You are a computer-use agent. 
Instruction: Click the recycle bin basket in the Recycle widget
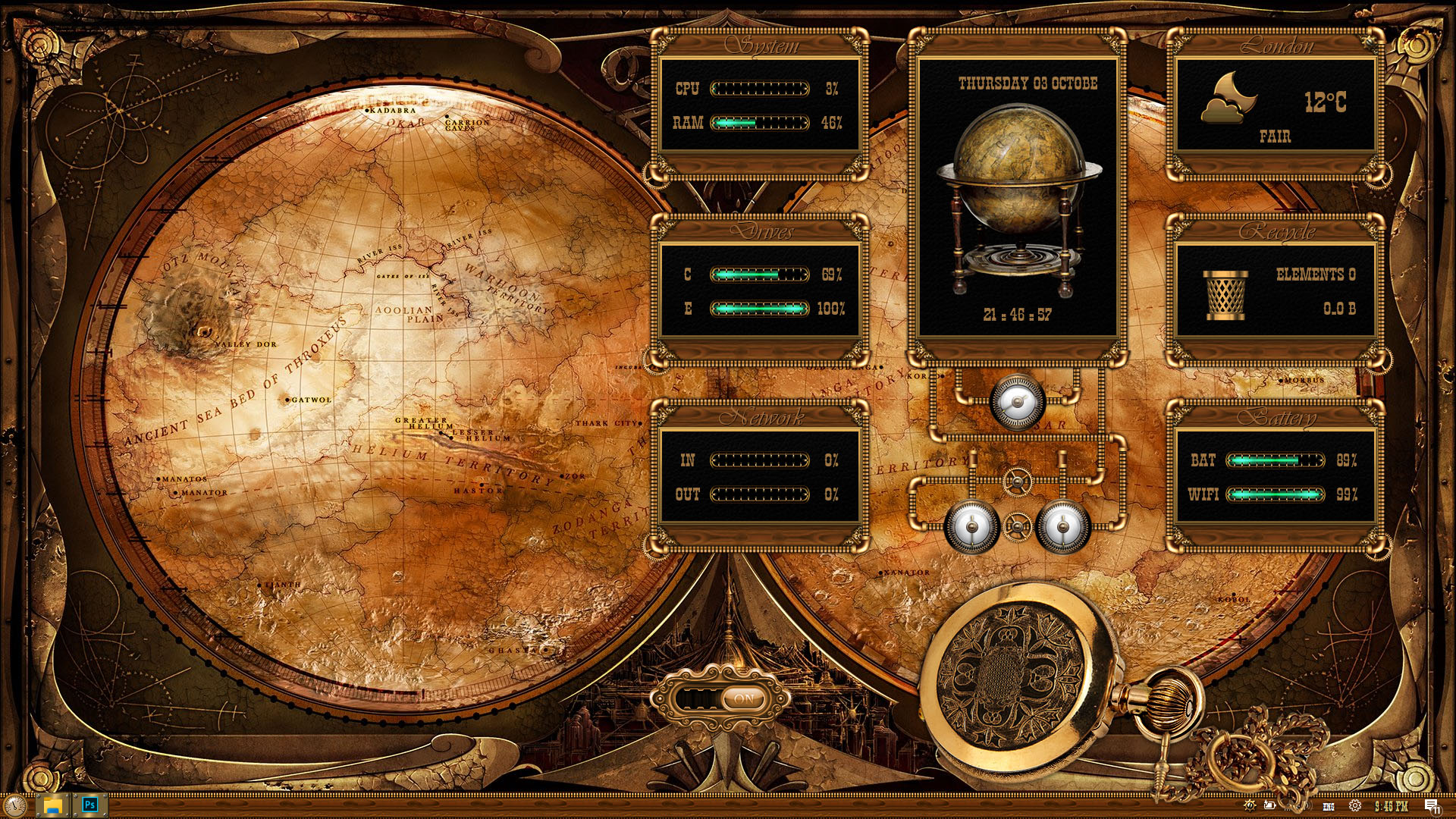coord(1225,294)
